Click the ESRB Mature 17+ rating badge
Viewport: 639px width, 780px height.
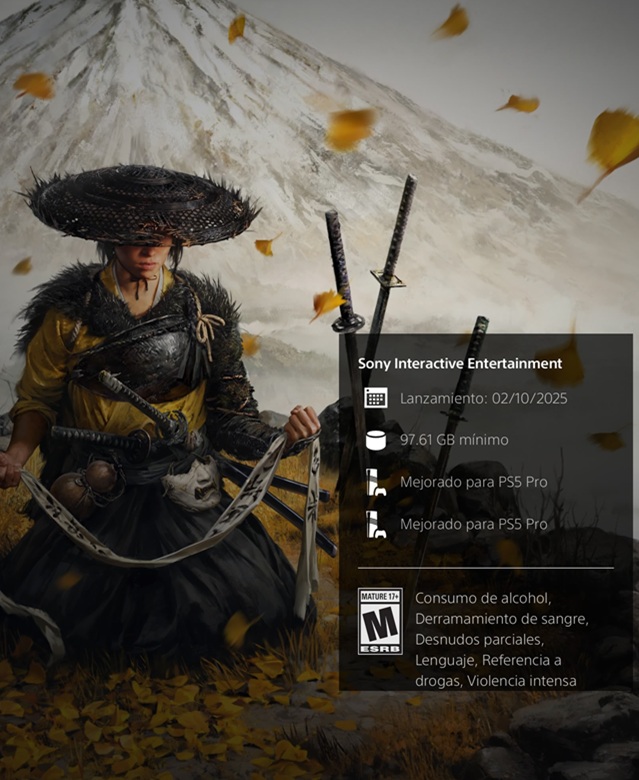click(x=380, y=621)
